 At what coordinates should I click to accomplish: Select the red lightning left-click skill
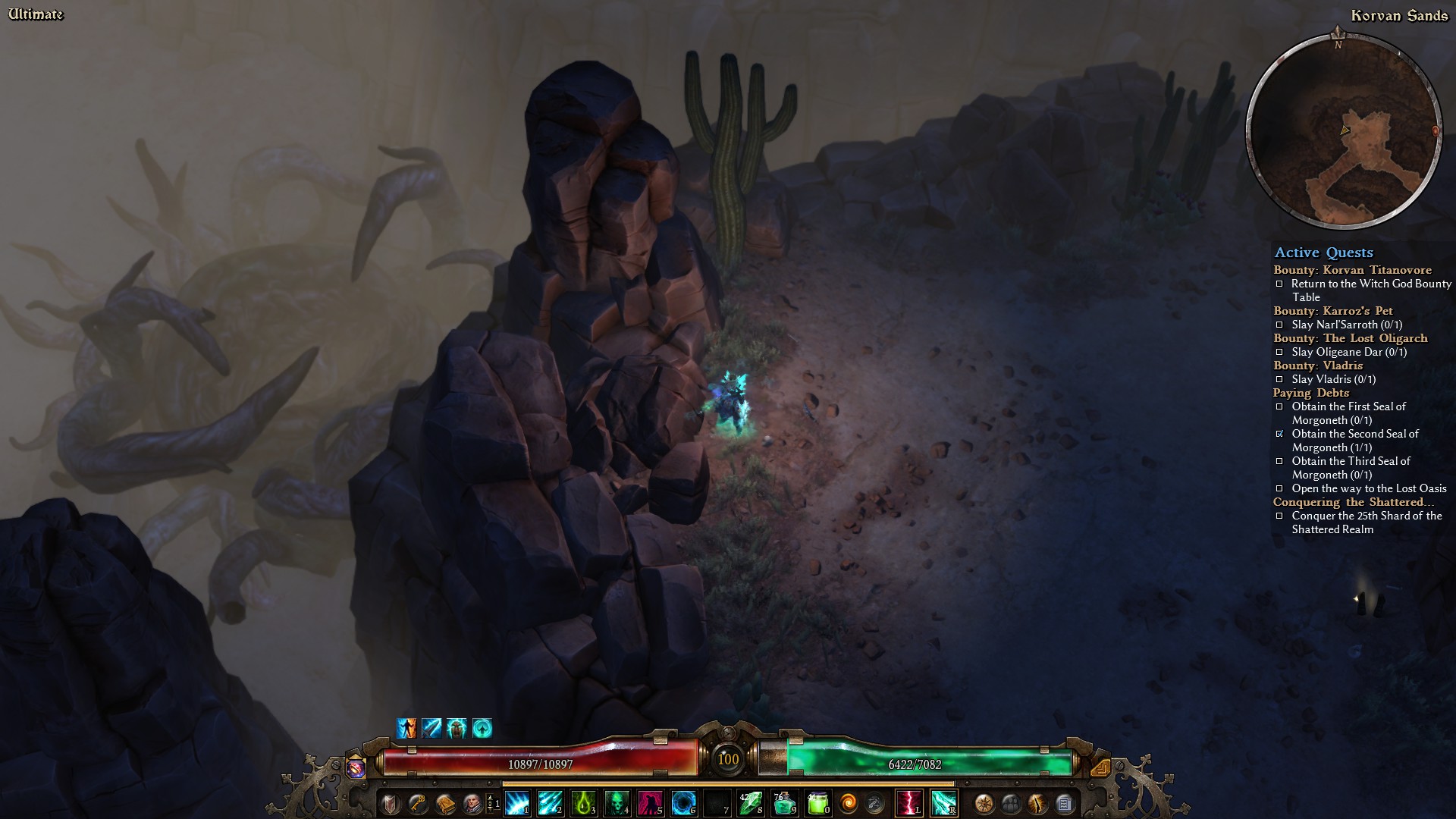908,802
